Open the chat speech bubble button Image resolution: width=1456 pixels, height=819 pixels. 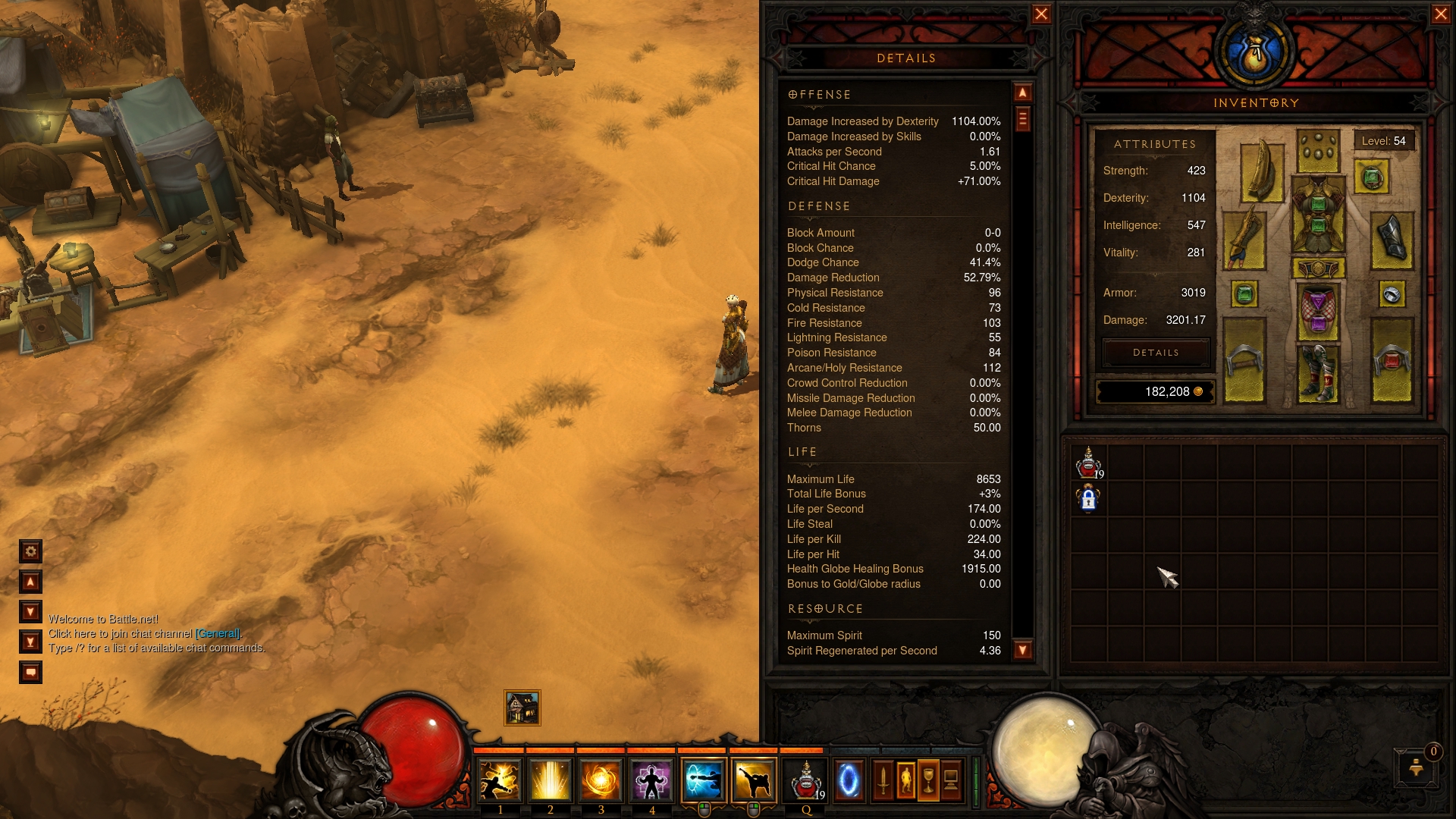(30, 673)
